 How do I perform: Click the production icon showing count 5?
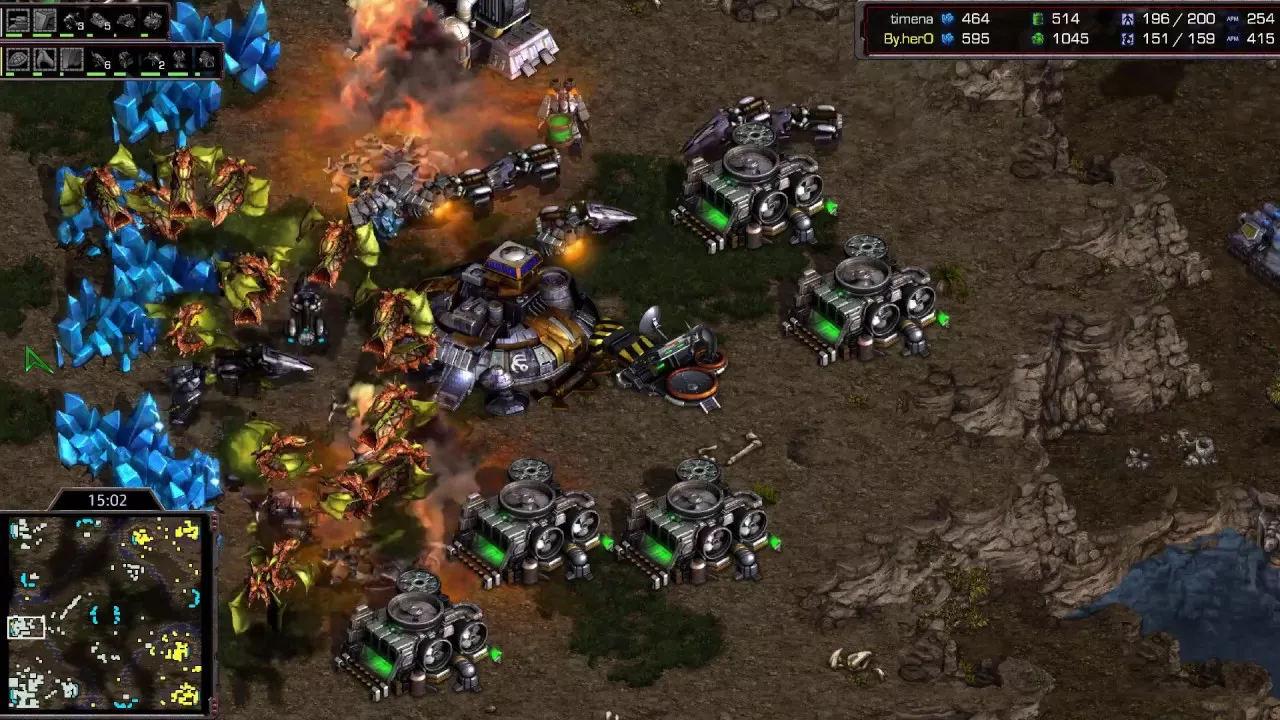click(100, 20)
